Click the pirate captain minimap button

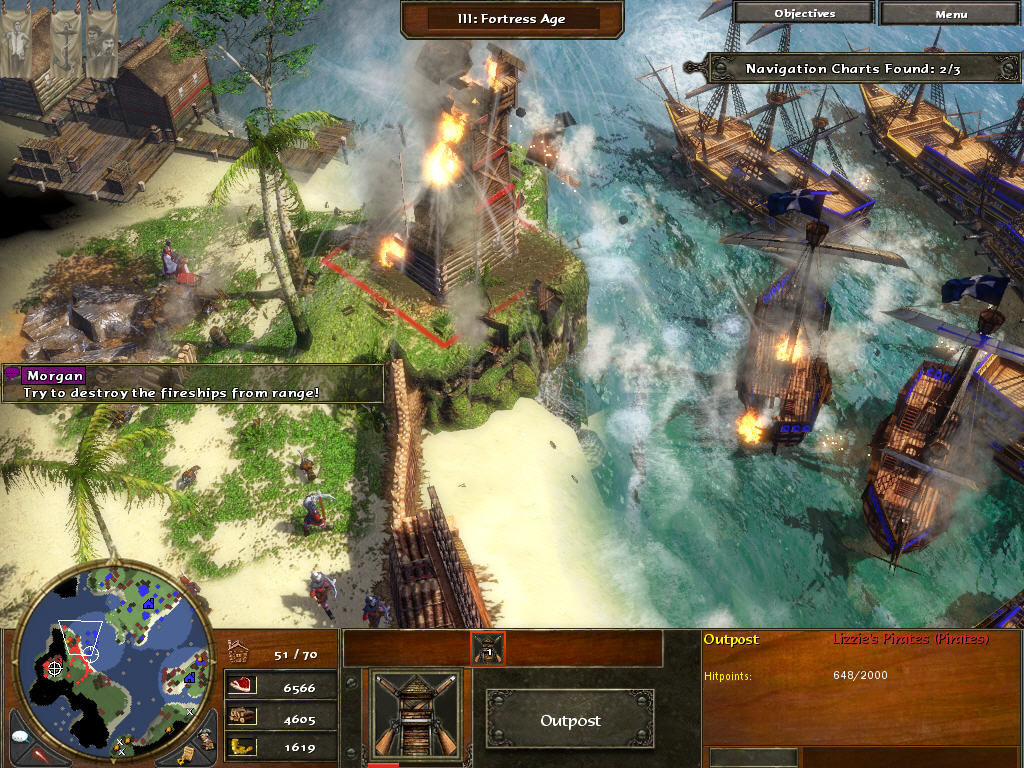coord(204,740)
